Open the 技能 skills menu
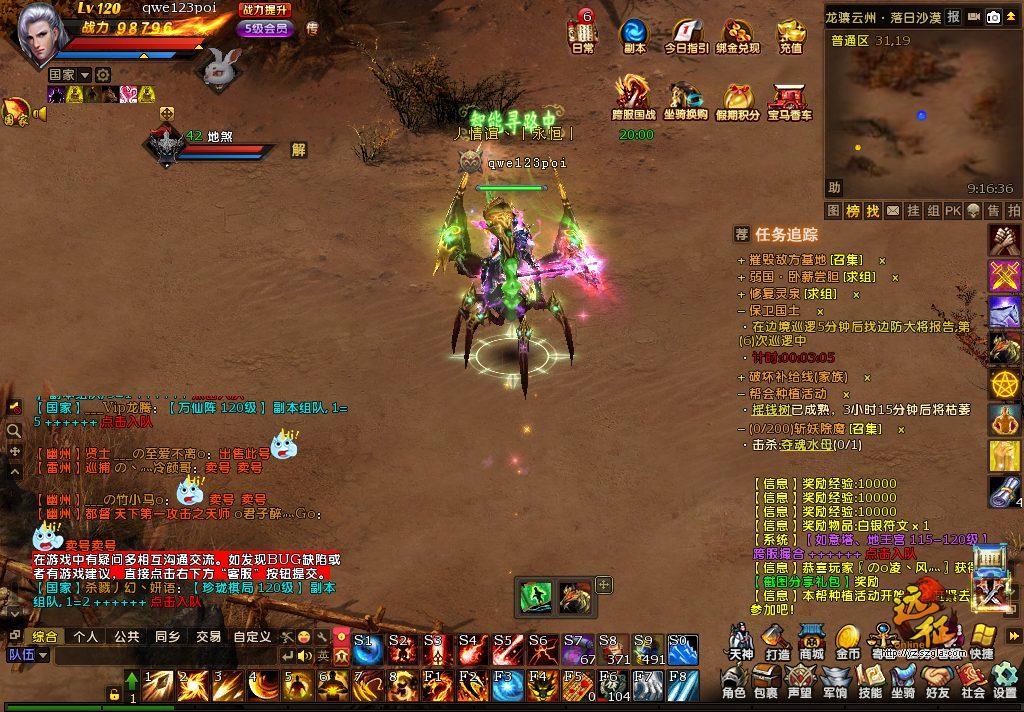Image resolution: width=1024 pixels, height=712 pixels. pos(870,680)
